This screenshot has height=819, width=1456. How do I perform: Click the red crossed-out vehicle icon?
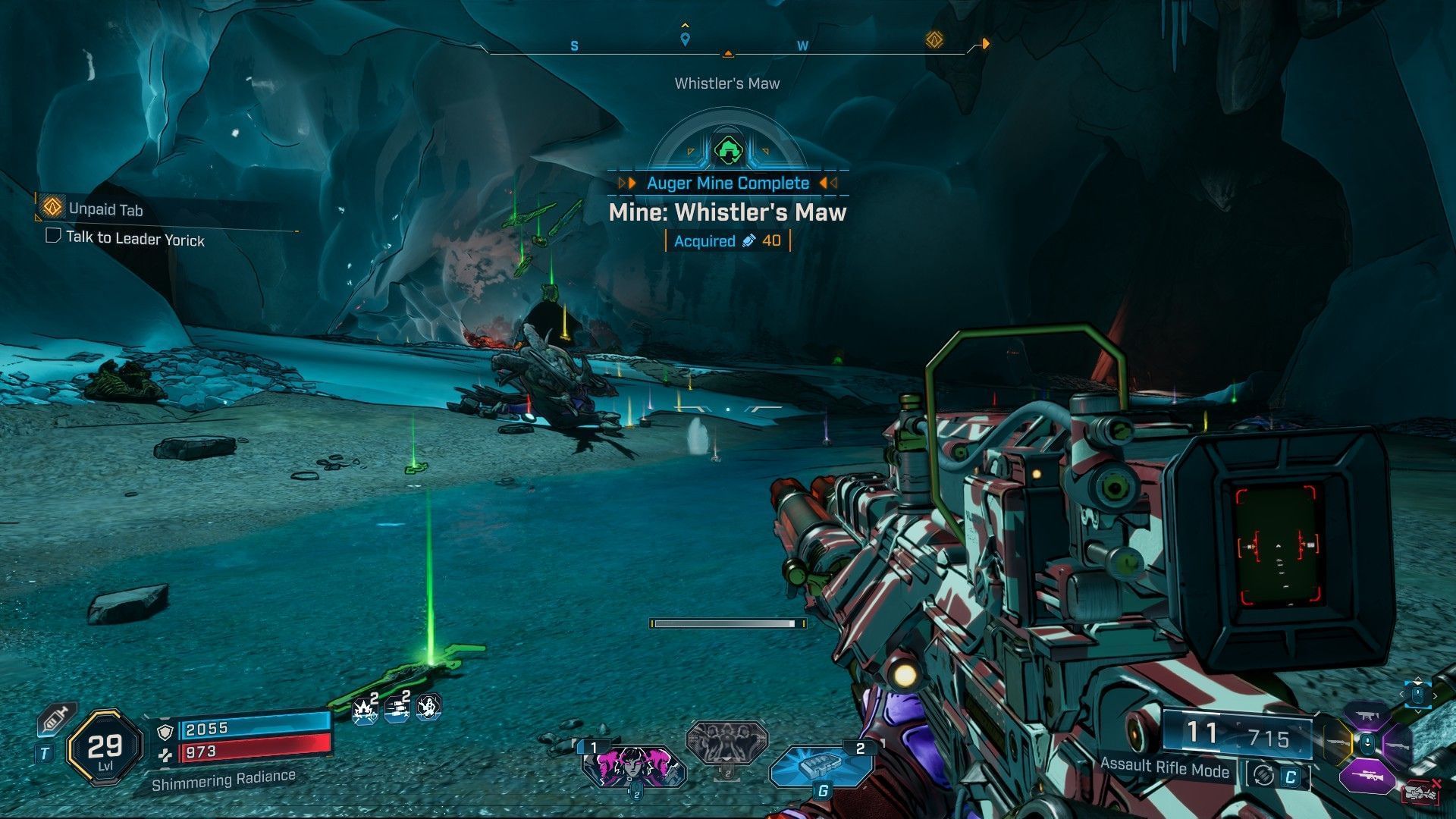coord(1420,792)
